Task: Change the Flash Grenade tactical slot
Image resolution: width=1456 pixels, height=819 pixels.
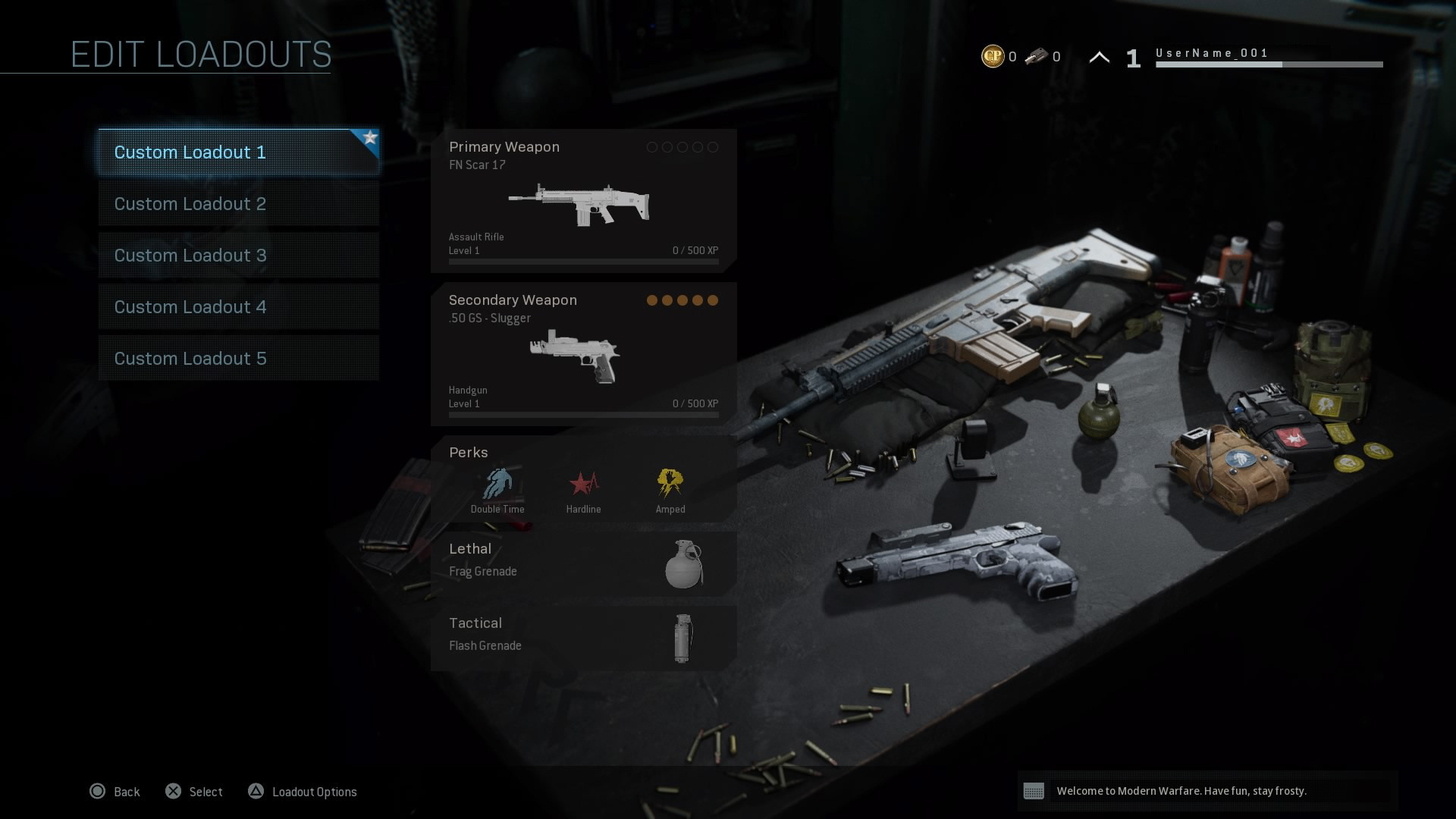Action: 583,638
